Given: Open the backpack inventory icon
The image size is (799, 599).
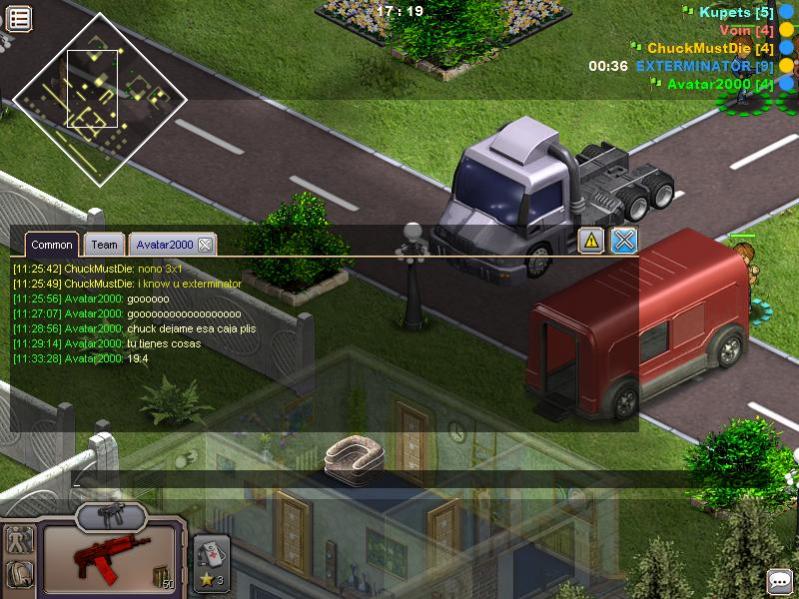Looking at the screenshot, I should click(19, 575).
